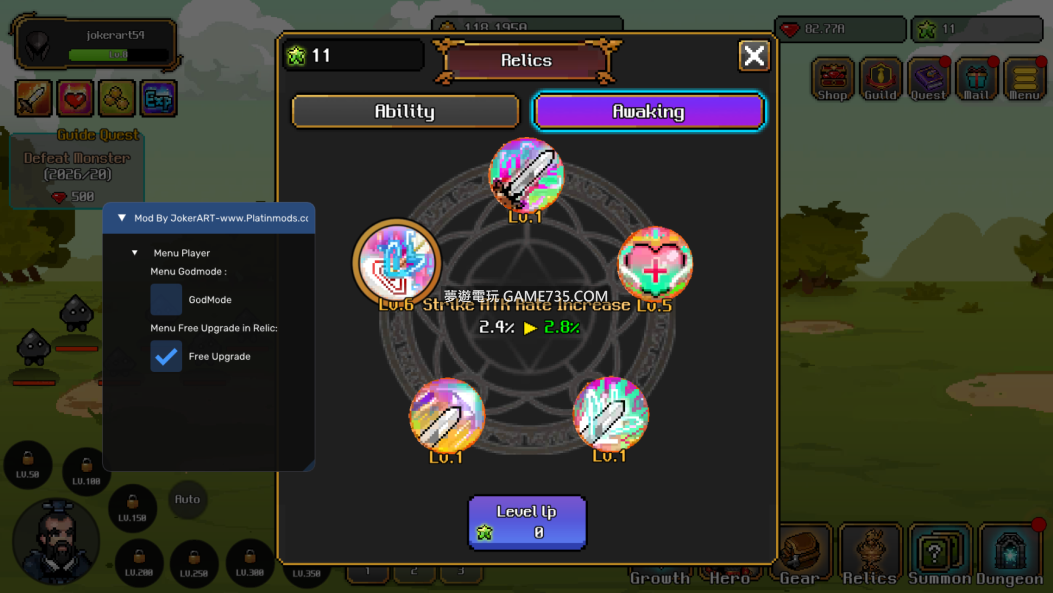This screenshot has height=593, width=1053.
Task: Open the hamburger Menu
Action: pyautogui.click(x=1024, y=80)
